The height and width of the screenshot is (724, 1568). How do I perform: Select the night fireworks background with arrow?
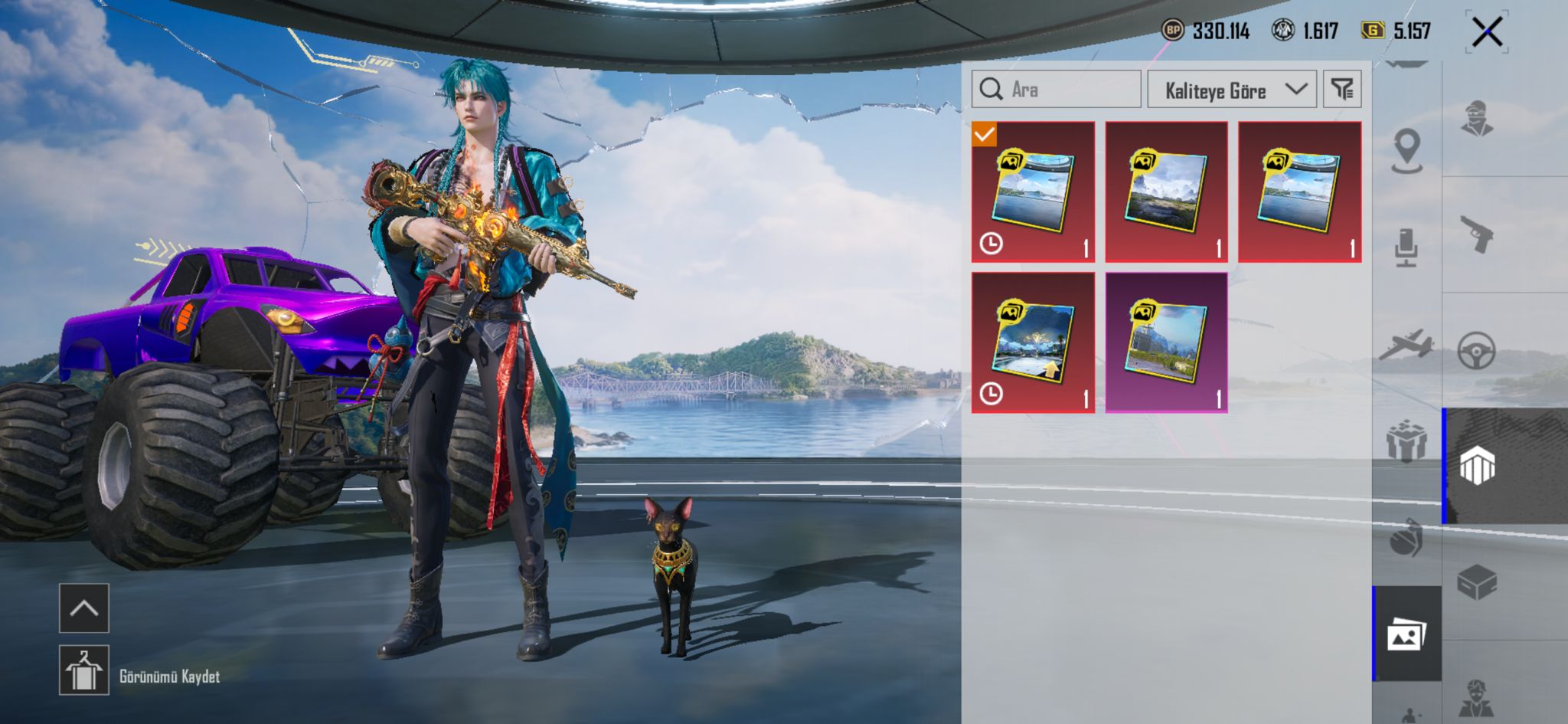[x=1033, y=342]
